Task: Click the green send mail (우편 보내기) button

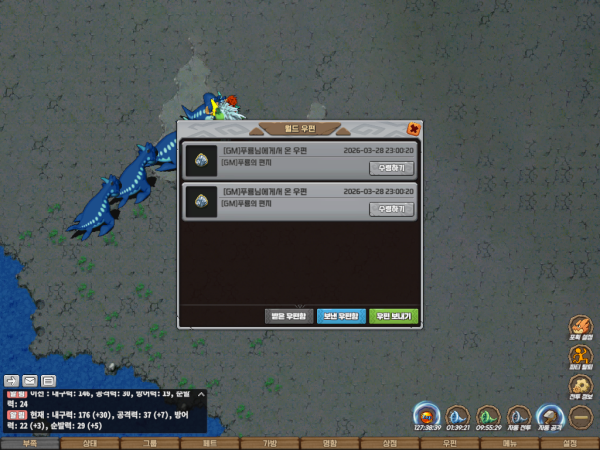Action: tap(393, 315)
